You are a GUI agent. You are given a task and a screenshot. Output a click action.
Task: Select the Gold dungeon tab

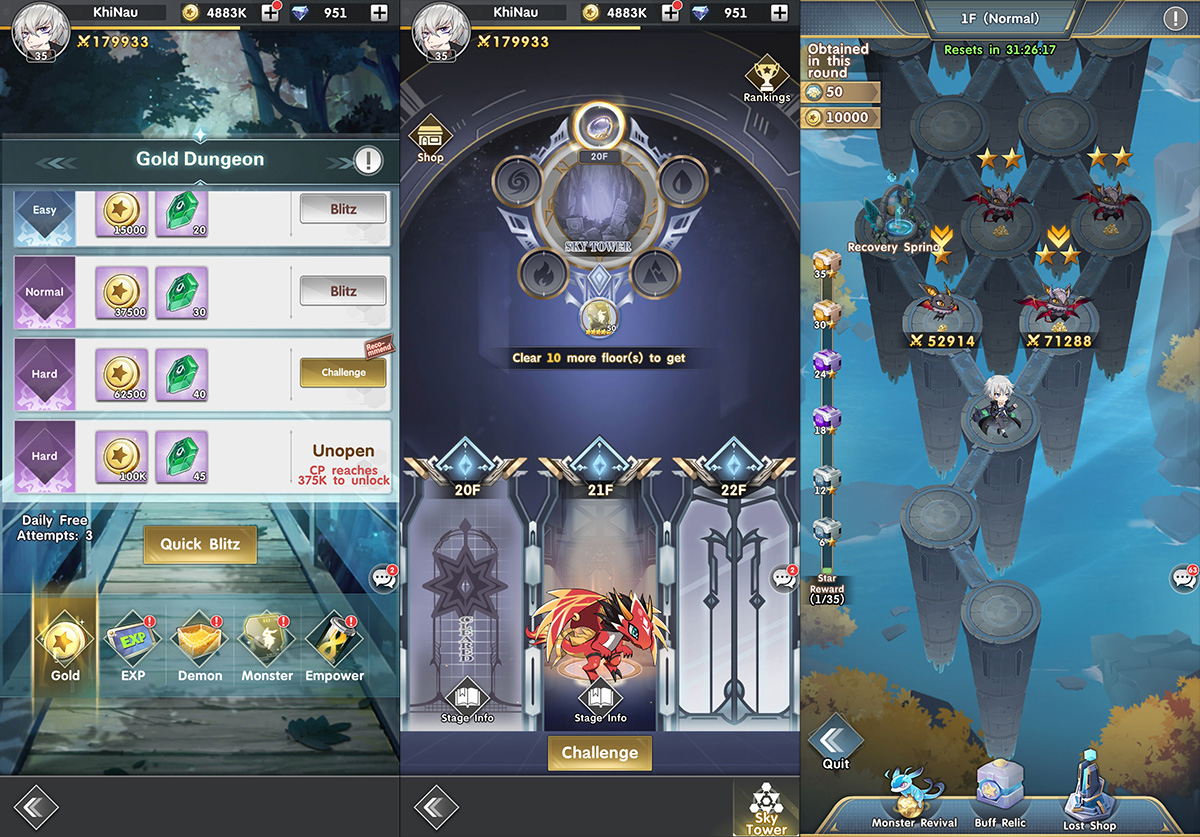[66, 645]
